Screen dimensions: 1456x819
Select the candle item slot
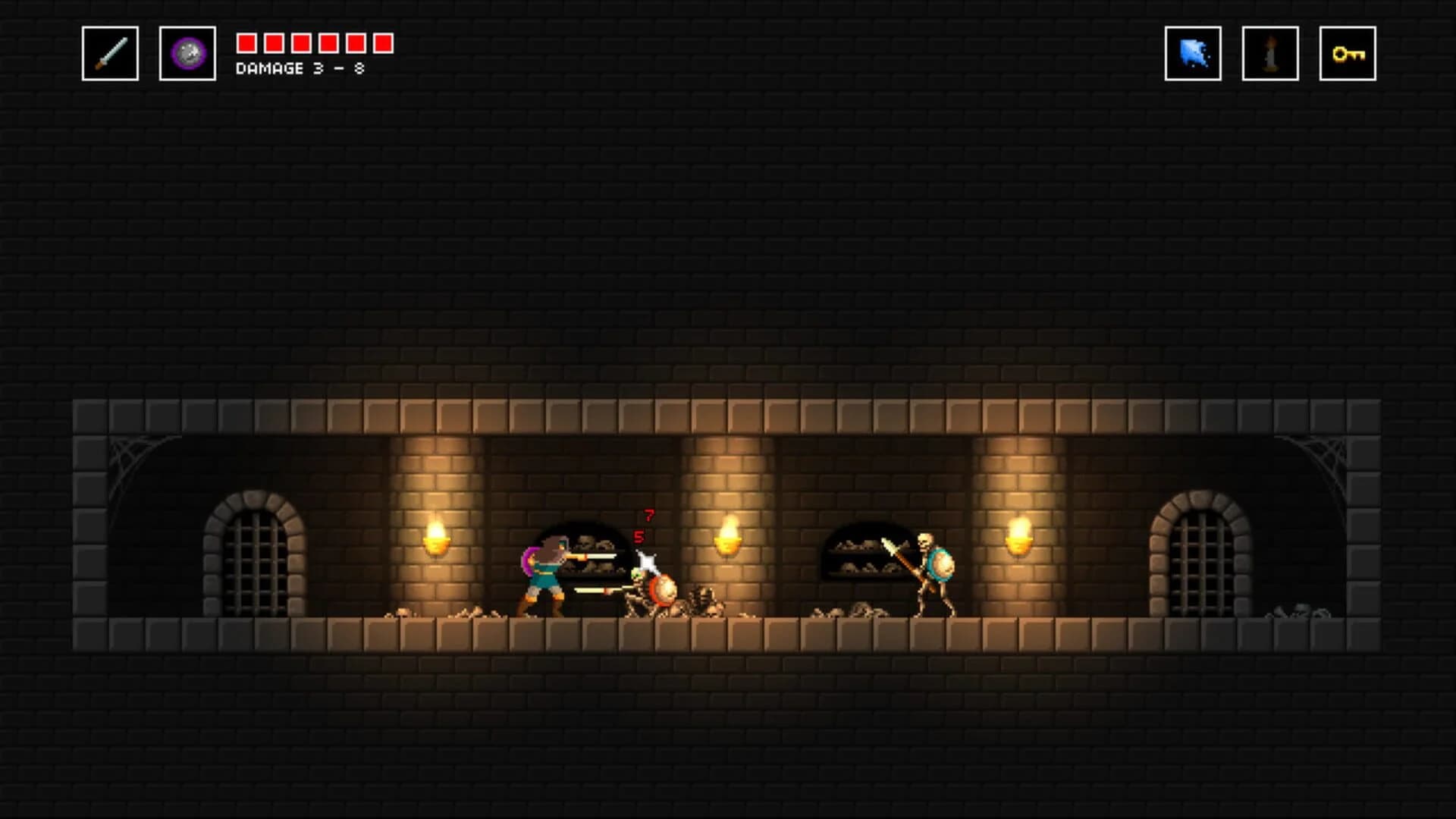pos(1271,54)
